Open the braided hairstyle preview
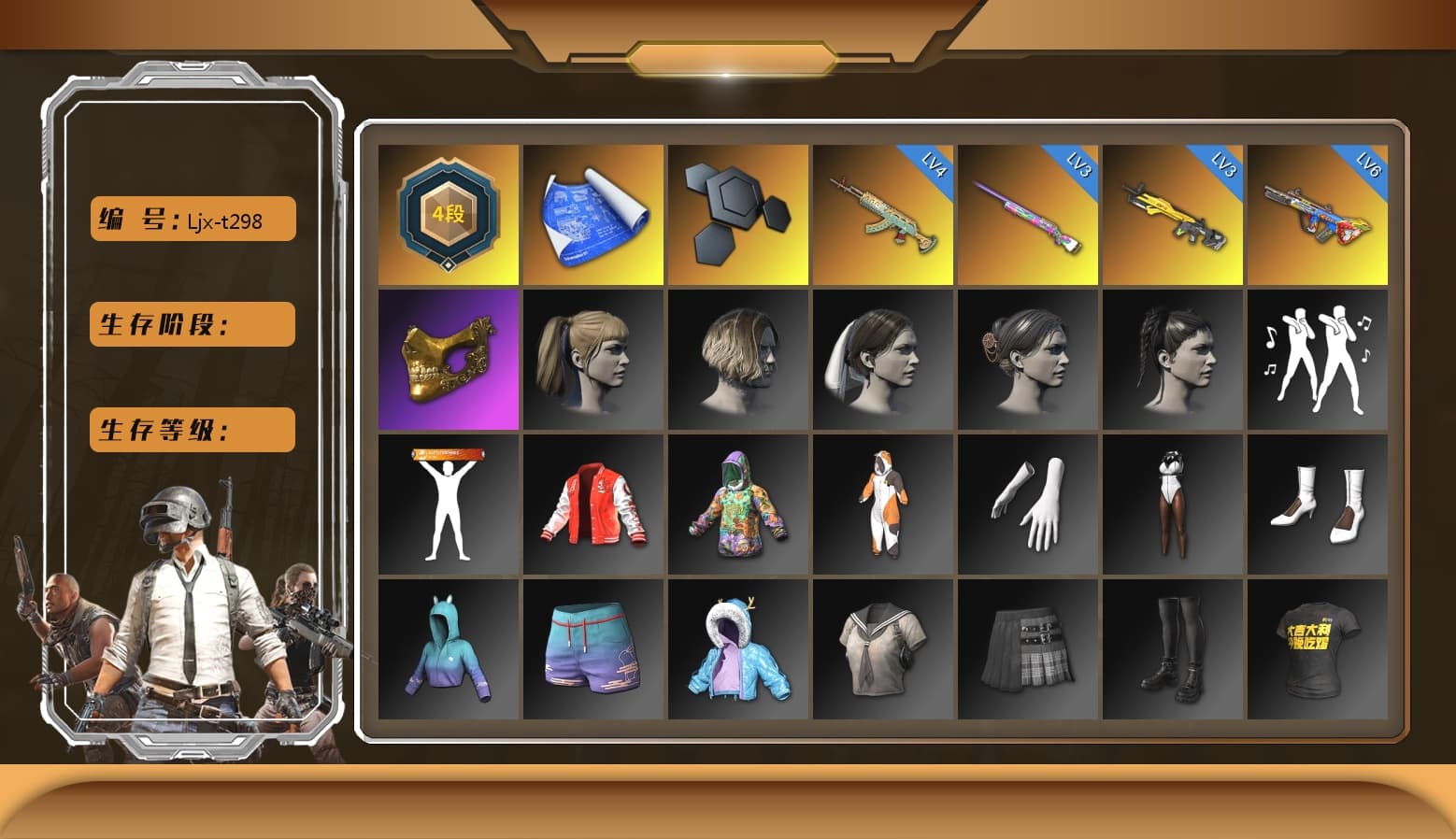The width and height of the screenshot is (1456, 839). (x=1173, y=360)
